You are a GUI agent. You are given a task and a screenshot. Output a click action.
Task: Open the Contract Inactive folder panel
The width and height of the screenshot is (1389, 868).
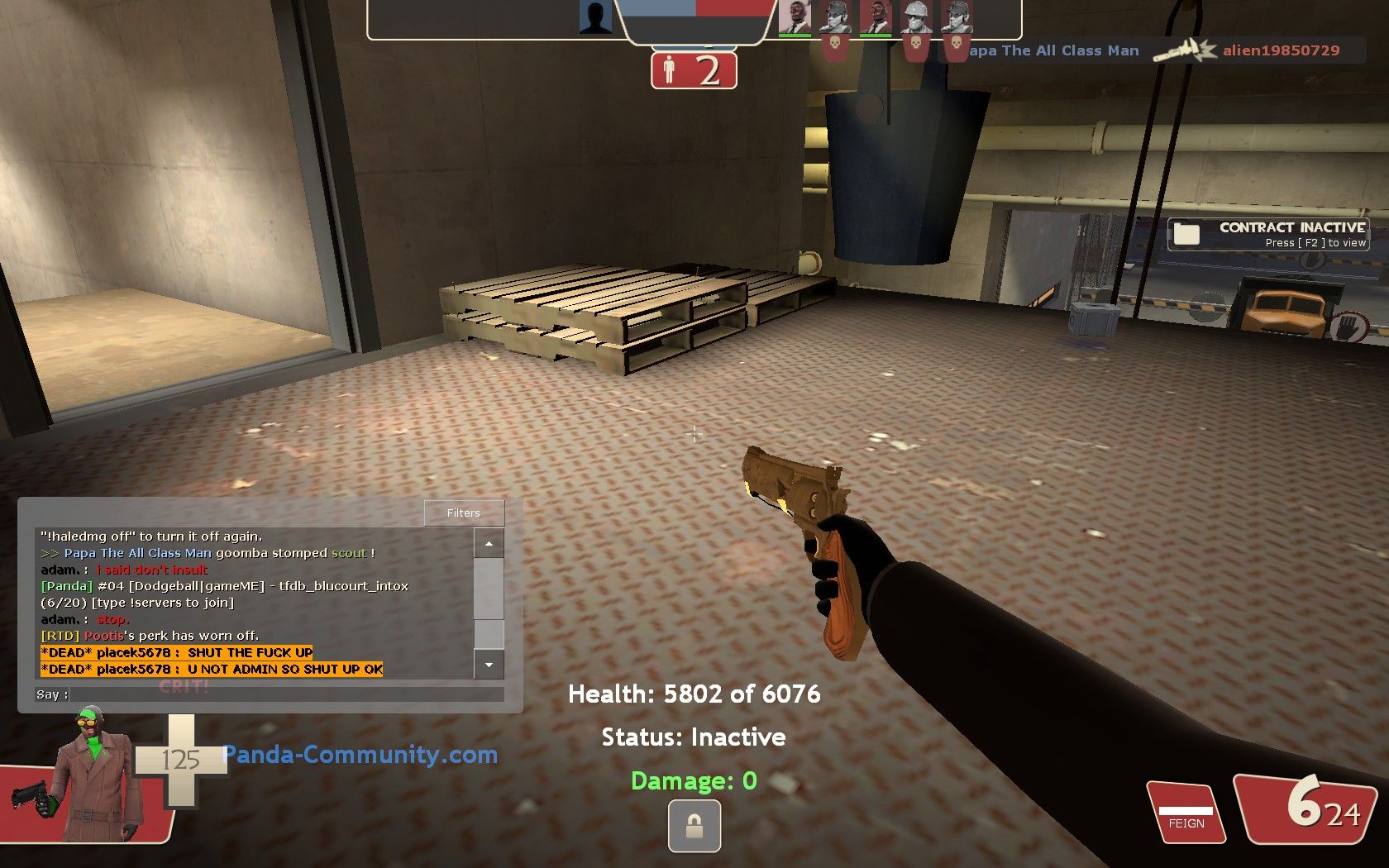(x=1267, y=234)
